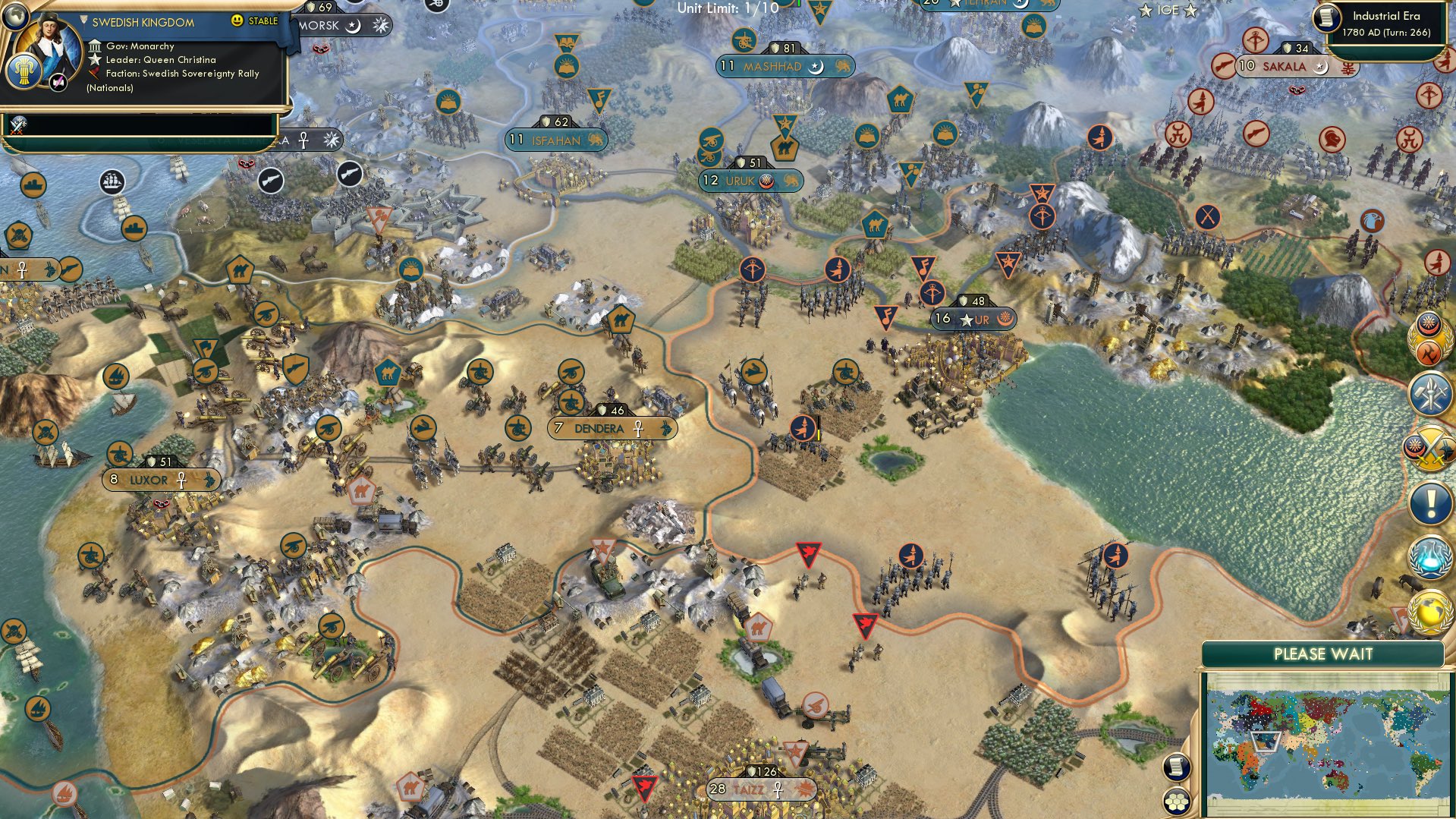Viewport: 1456px width, 819px height.
Task: Open the crossed swords war notification
Action: coord(1429,448)
